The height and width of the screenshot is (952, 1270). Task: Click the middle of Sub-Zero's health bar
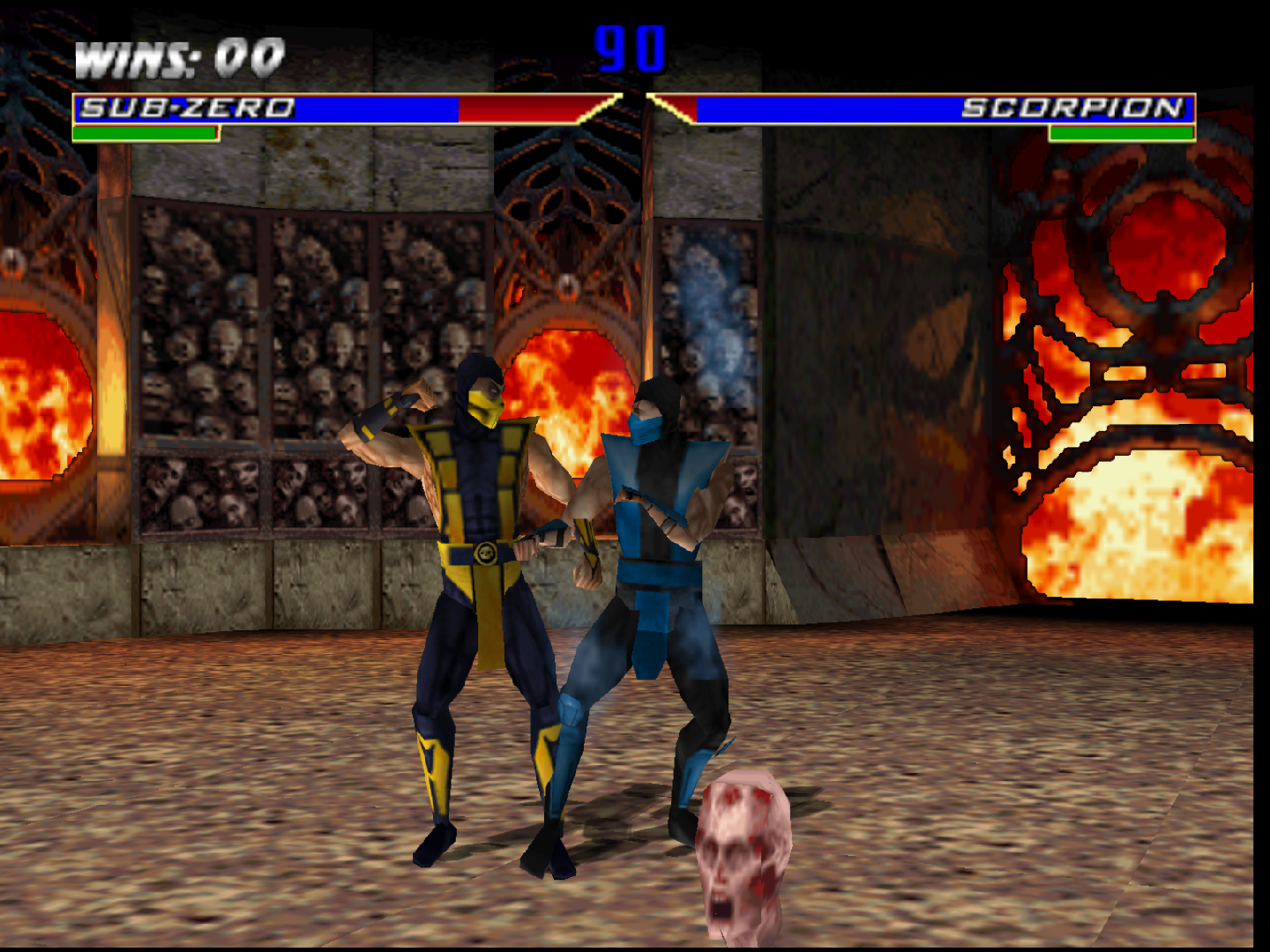(x=353, y=109)
